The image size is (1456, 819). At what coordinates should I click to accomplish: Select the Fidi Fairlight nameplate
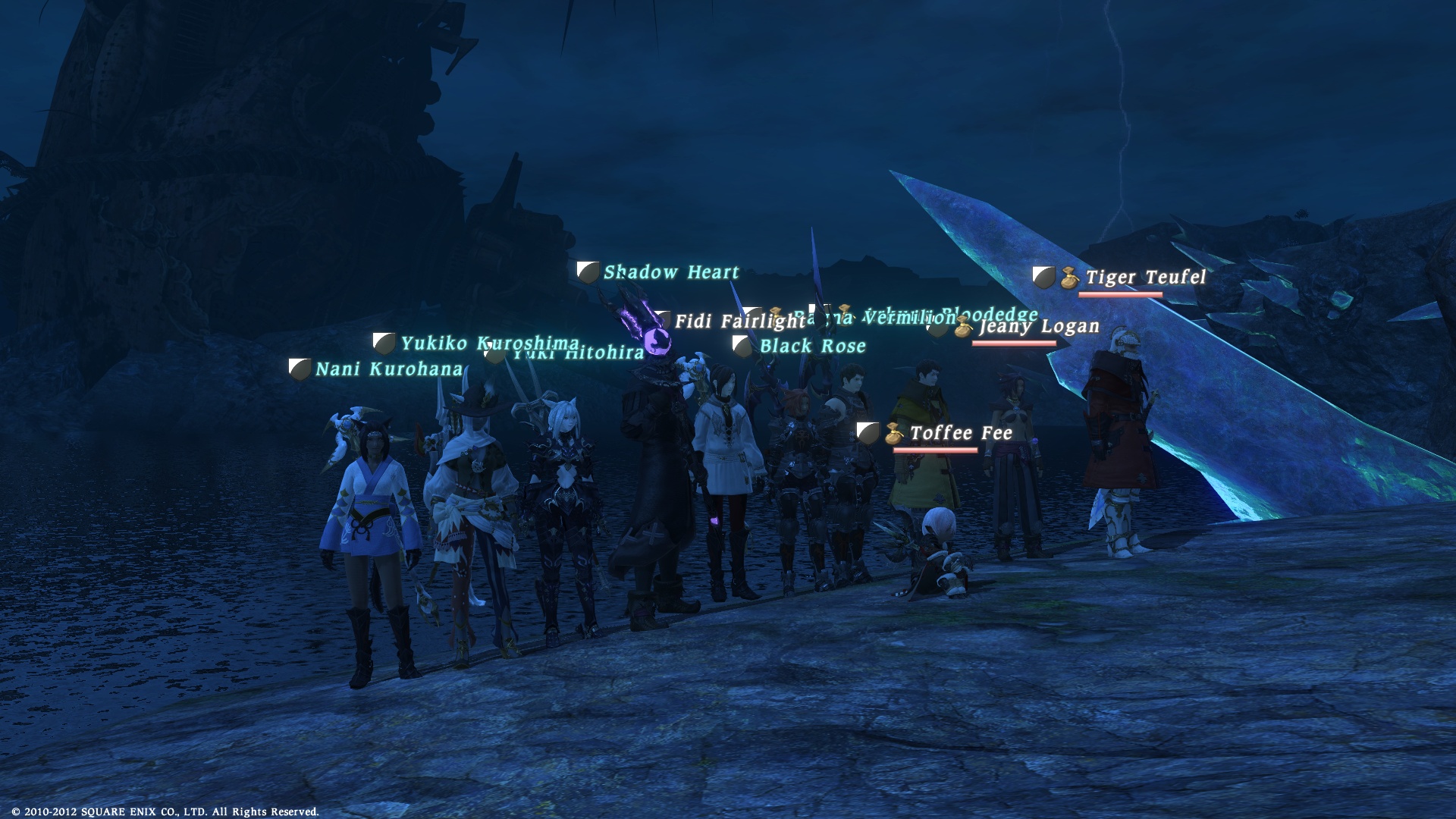(x=728, y=322)
